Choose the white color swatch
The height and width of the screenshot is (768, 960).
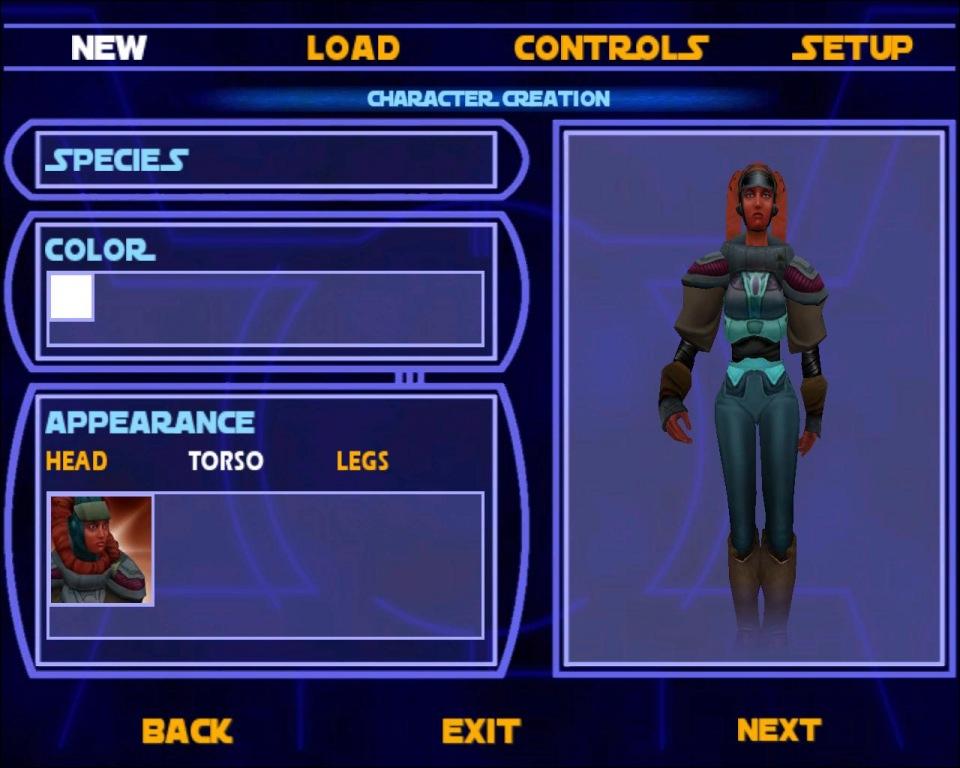coord(72,297)
